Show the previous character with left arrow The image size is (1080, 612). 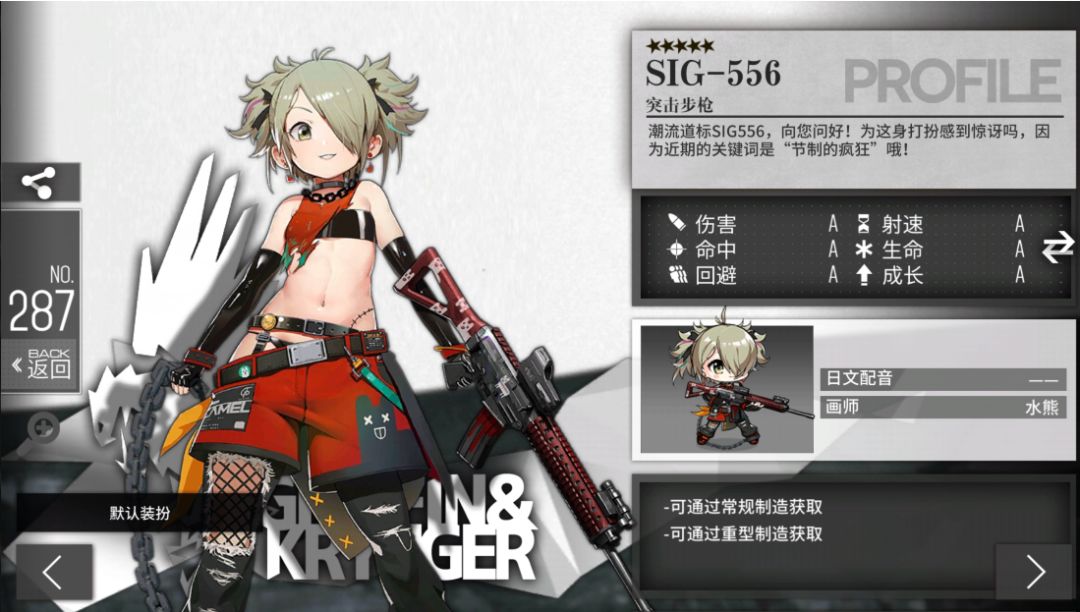point(54,571)
